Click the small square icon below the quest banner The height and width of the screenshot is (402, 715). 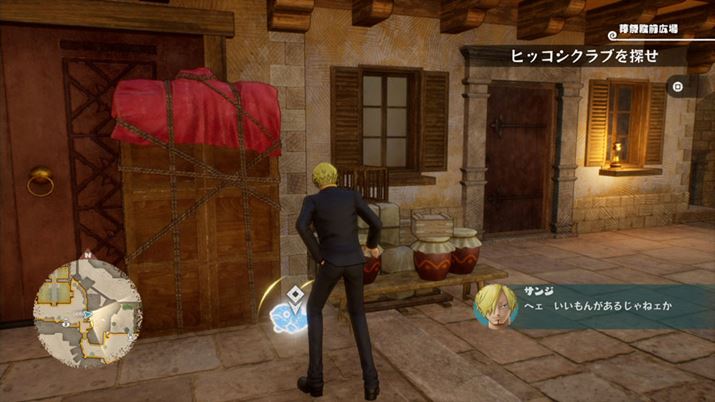click(678, 87)
